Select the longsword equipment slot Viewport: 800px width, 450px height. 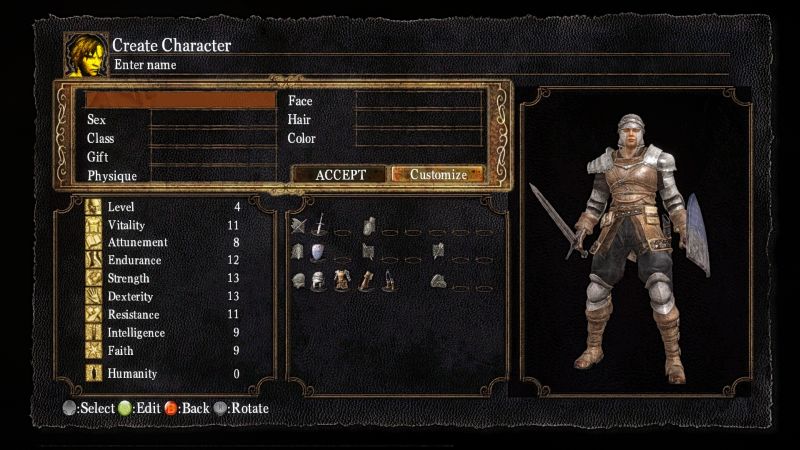320,226
